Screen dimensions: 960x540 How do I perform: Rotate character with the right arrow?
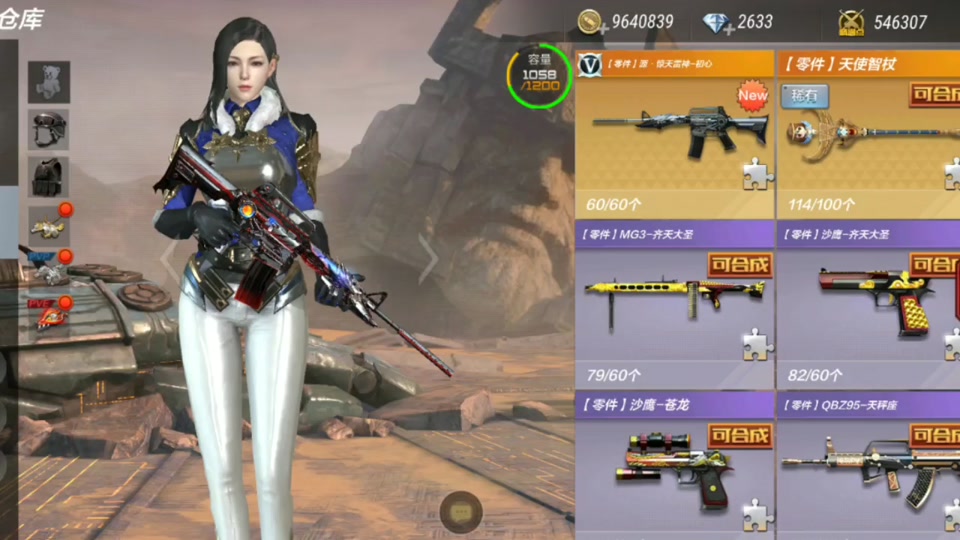tap(429, 260)
